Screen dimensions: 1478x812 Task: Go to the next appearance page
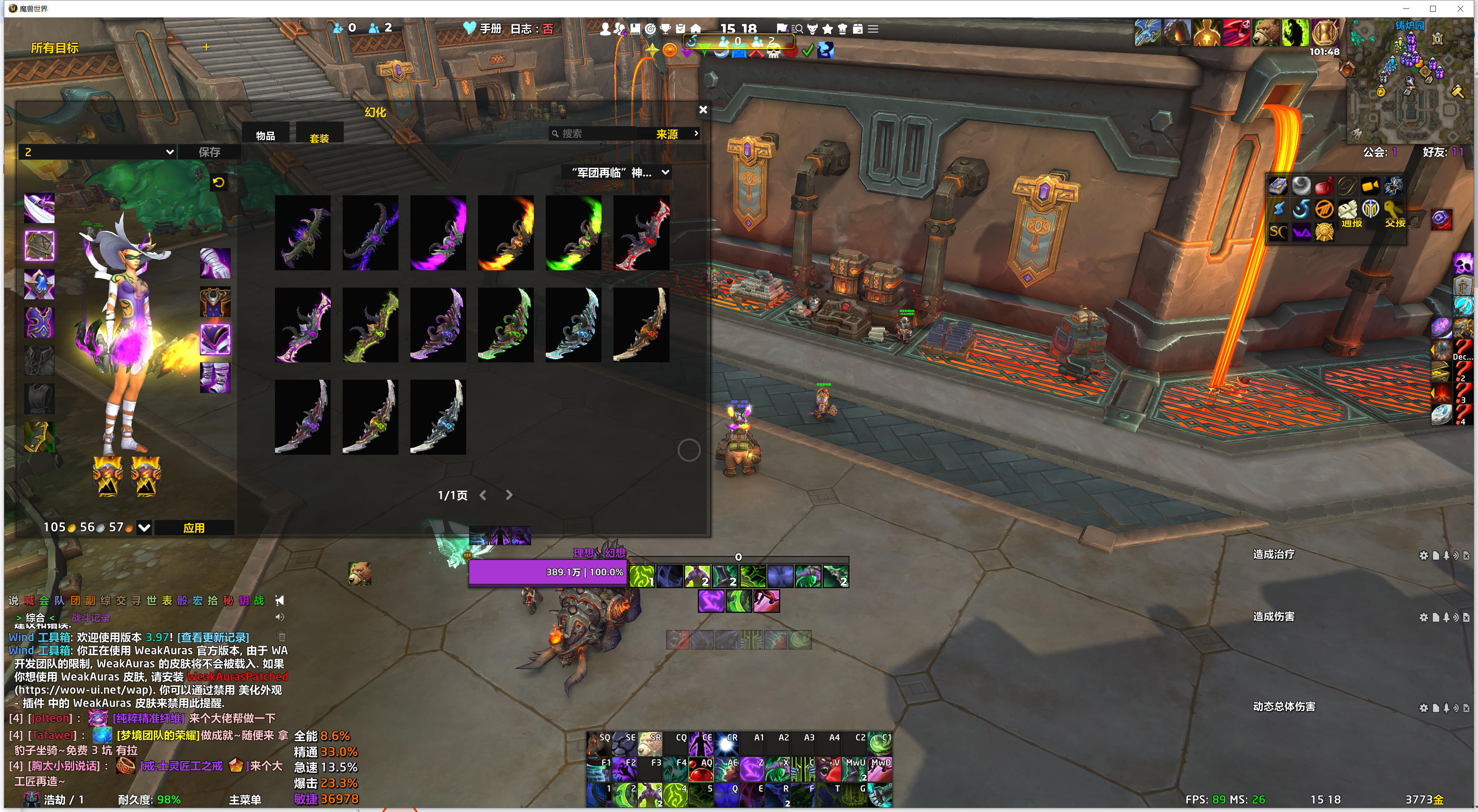click(x=509, y=495)
